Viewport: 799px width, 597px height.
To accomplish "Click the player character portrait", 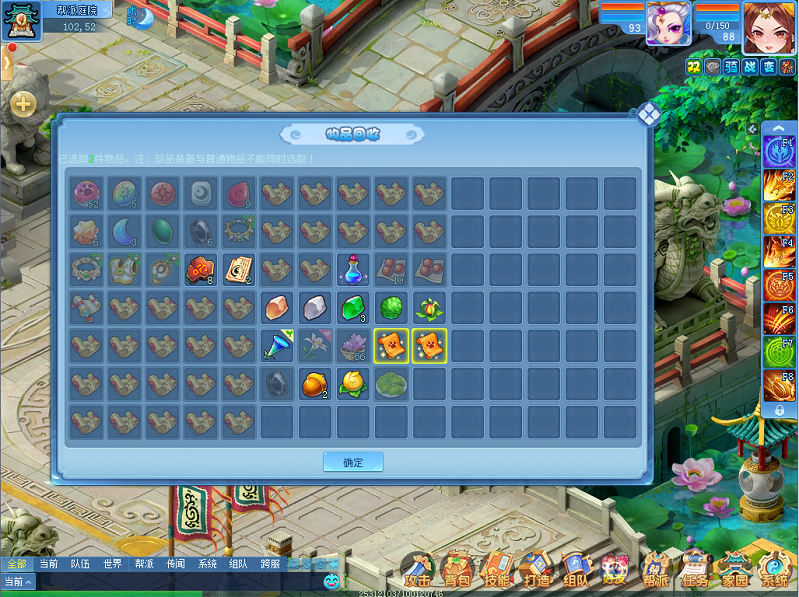I will (769, 27).
